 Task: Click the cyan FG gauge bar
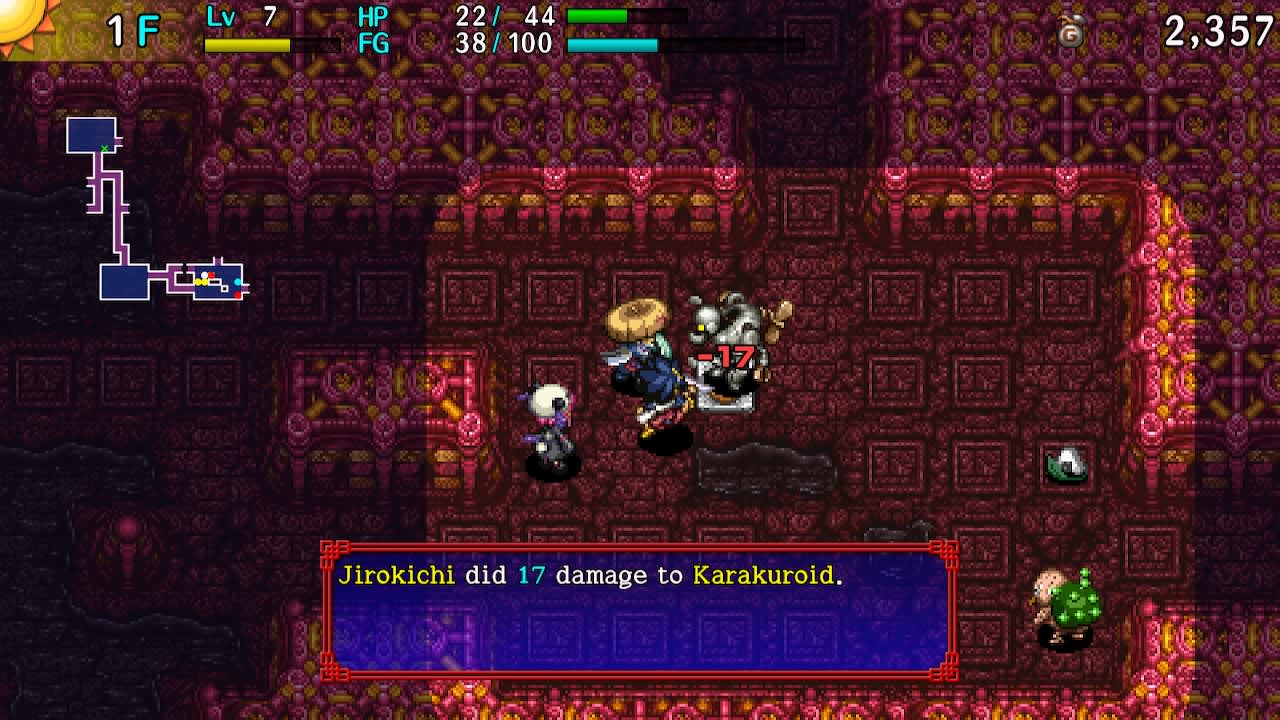613,45
